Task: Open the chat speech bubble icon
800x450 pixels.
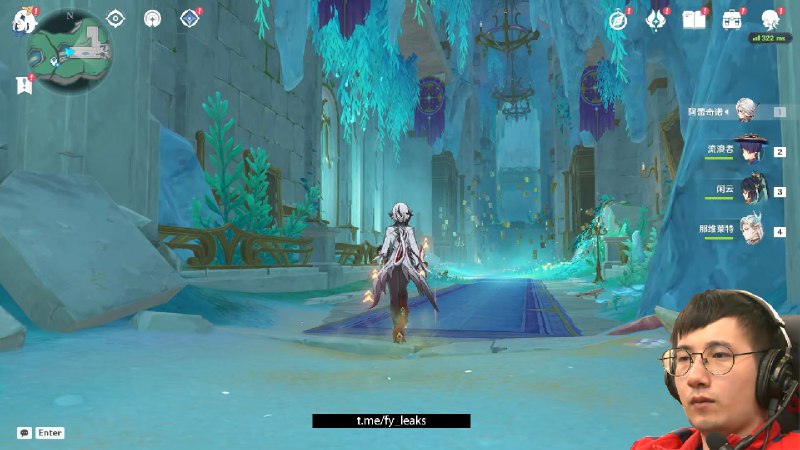Action: (x=23, y=433)
